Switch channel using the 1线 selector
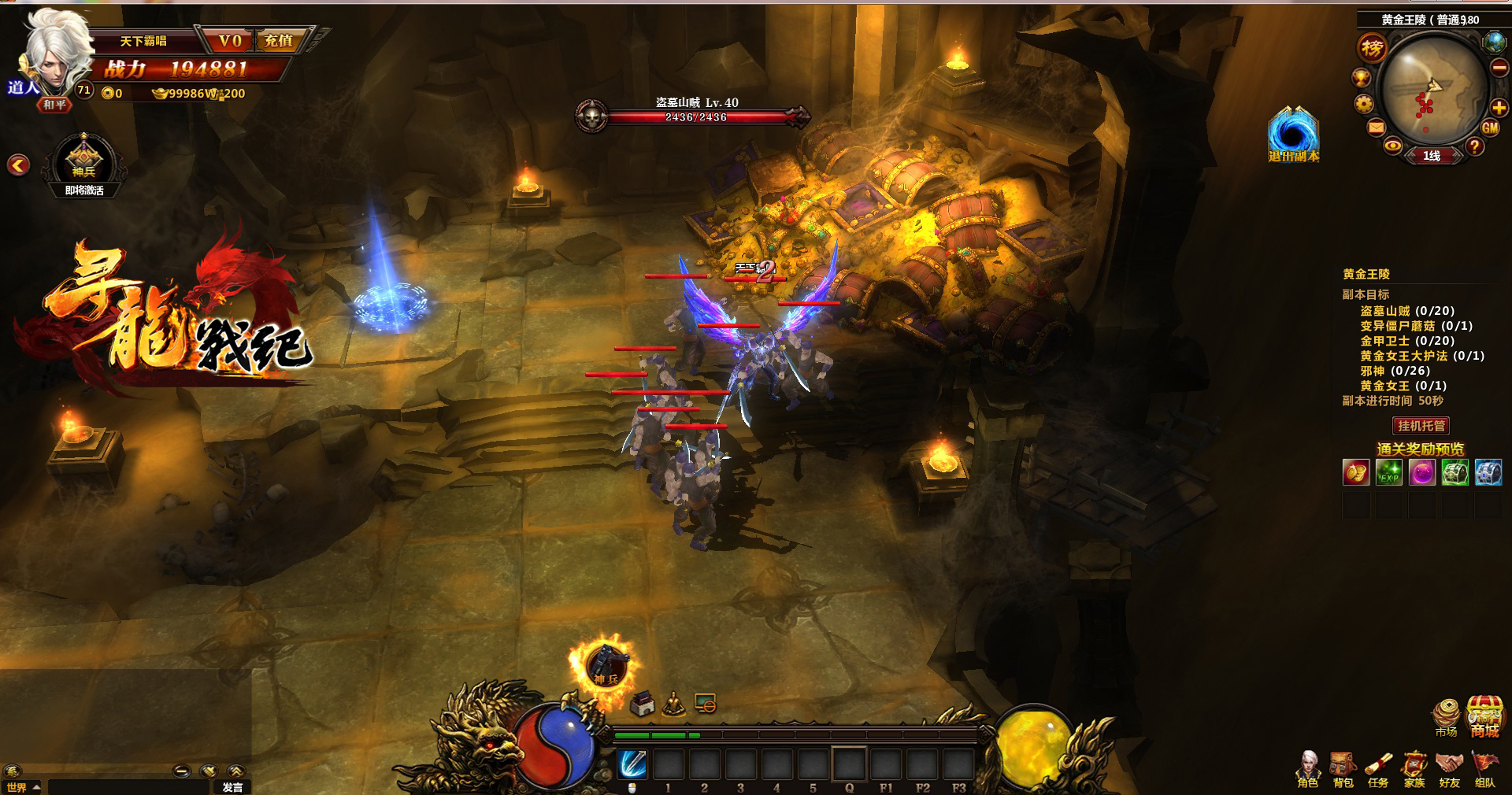Image resolution: width=1512 pixels, height=795 pixels. (x=1432, y=156)
